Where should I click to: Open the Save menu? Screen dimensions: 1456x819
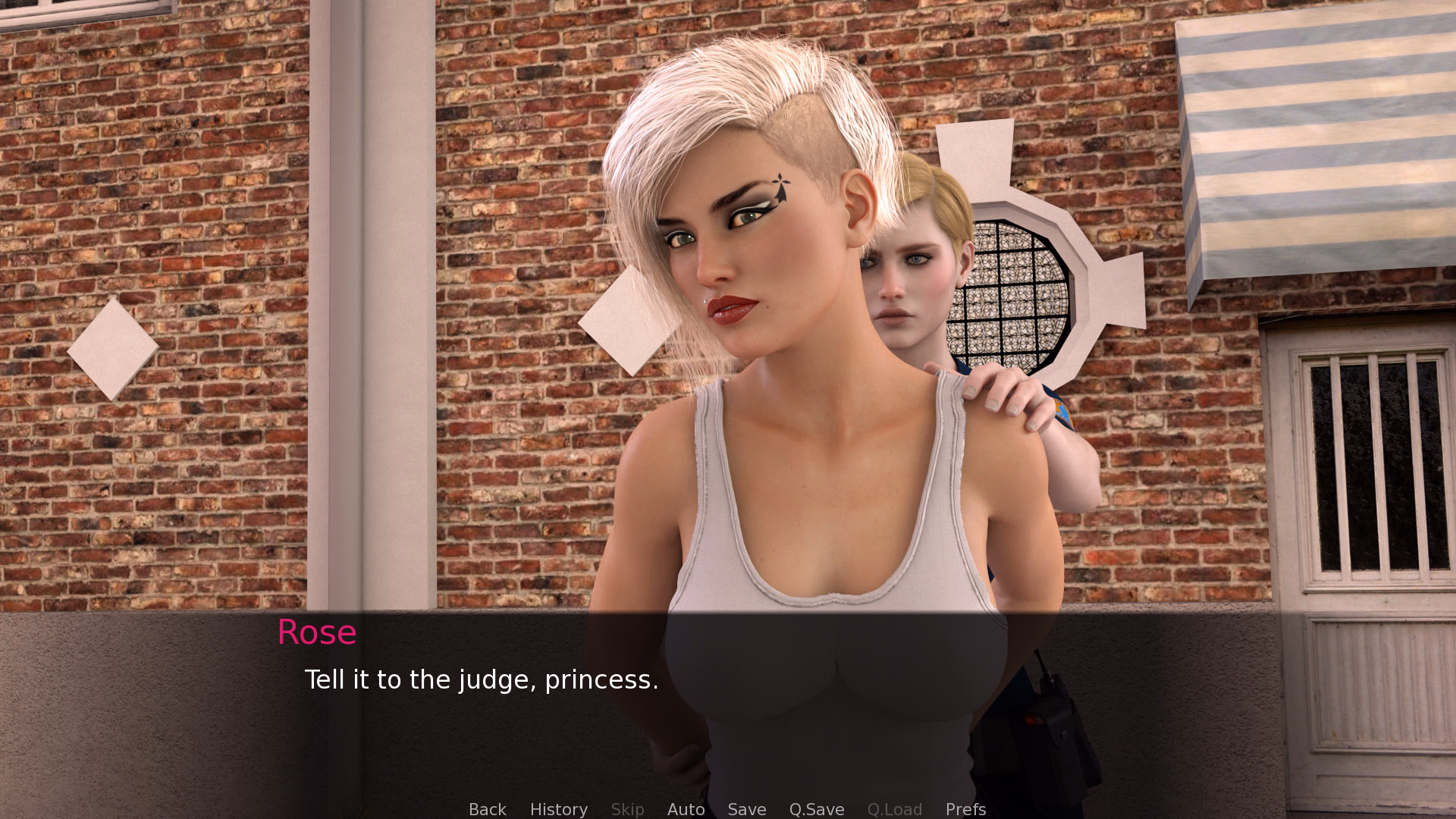coord(746,809)
